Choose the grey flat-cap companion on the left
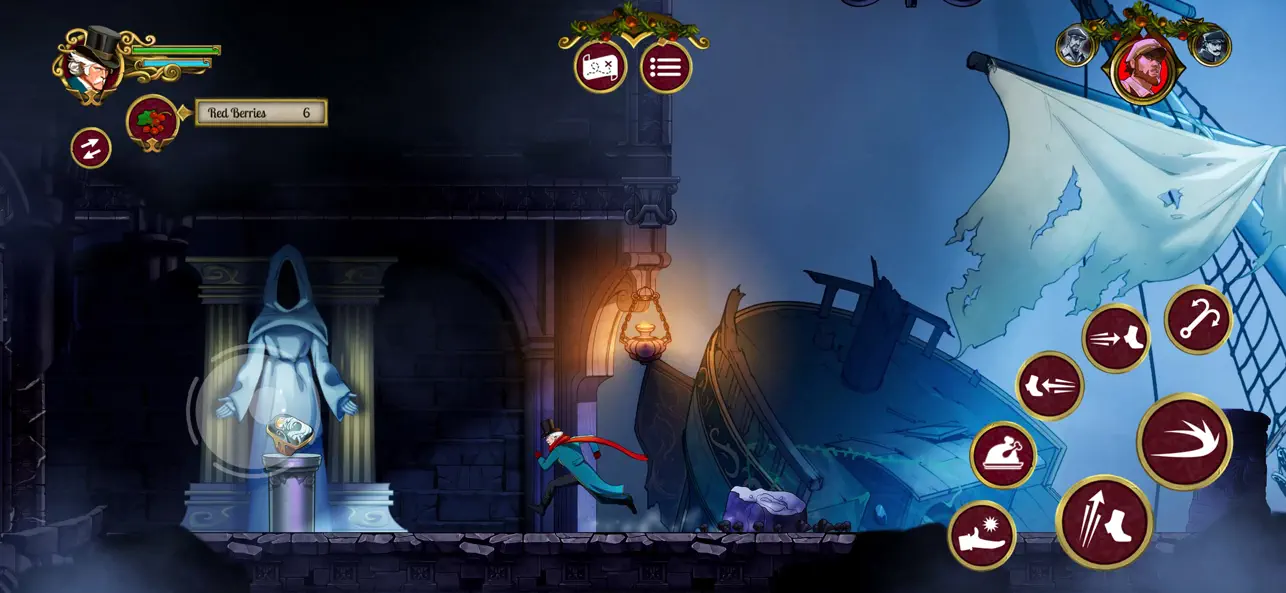 pos(1076,47)
